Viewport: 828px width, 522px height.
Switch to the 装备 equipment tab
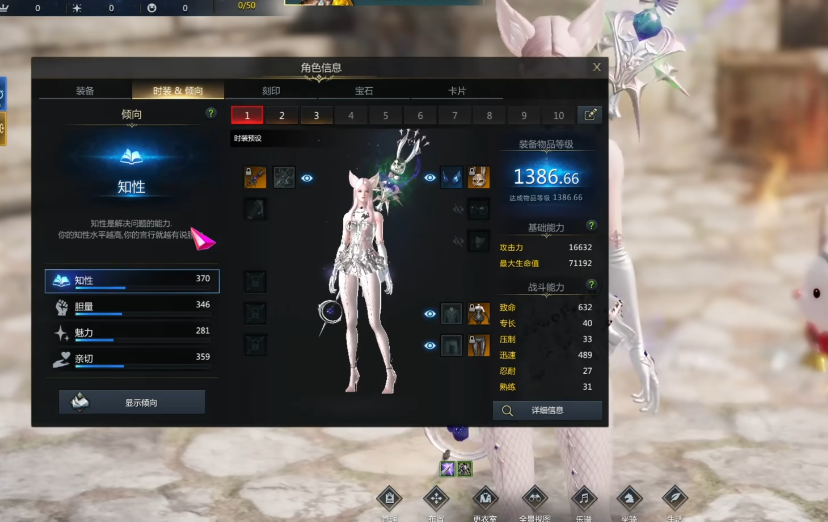point(85,91)
